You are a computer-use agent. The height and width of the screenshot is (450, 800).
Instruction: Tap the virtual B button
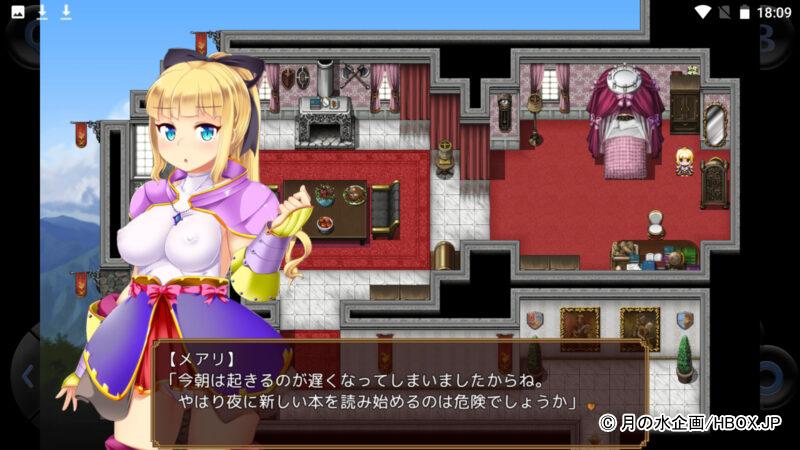(x=776, y=42)
